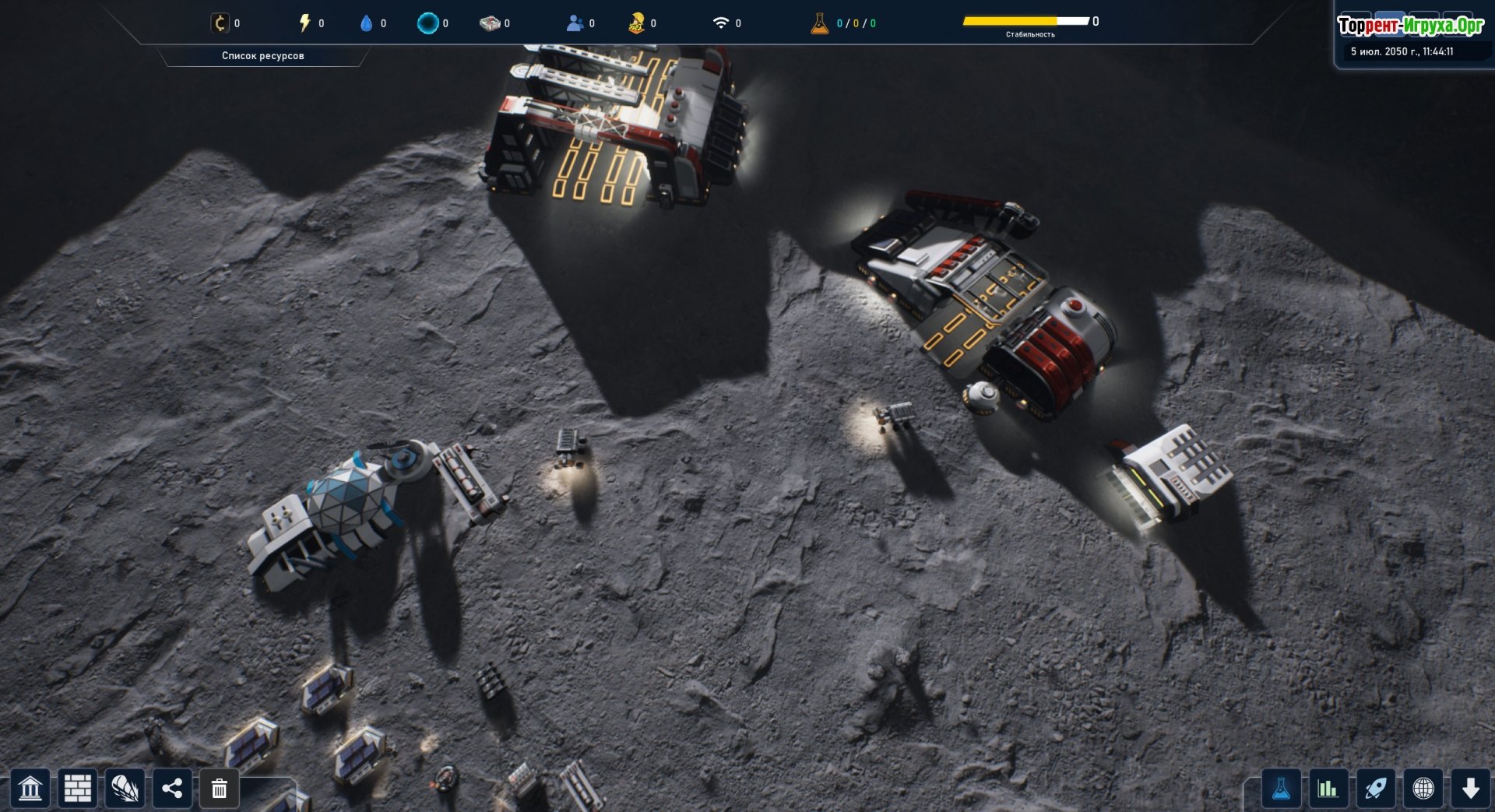1495x812 pixels.
Task: Click the white down arrow button
Action: point(1471,789)
